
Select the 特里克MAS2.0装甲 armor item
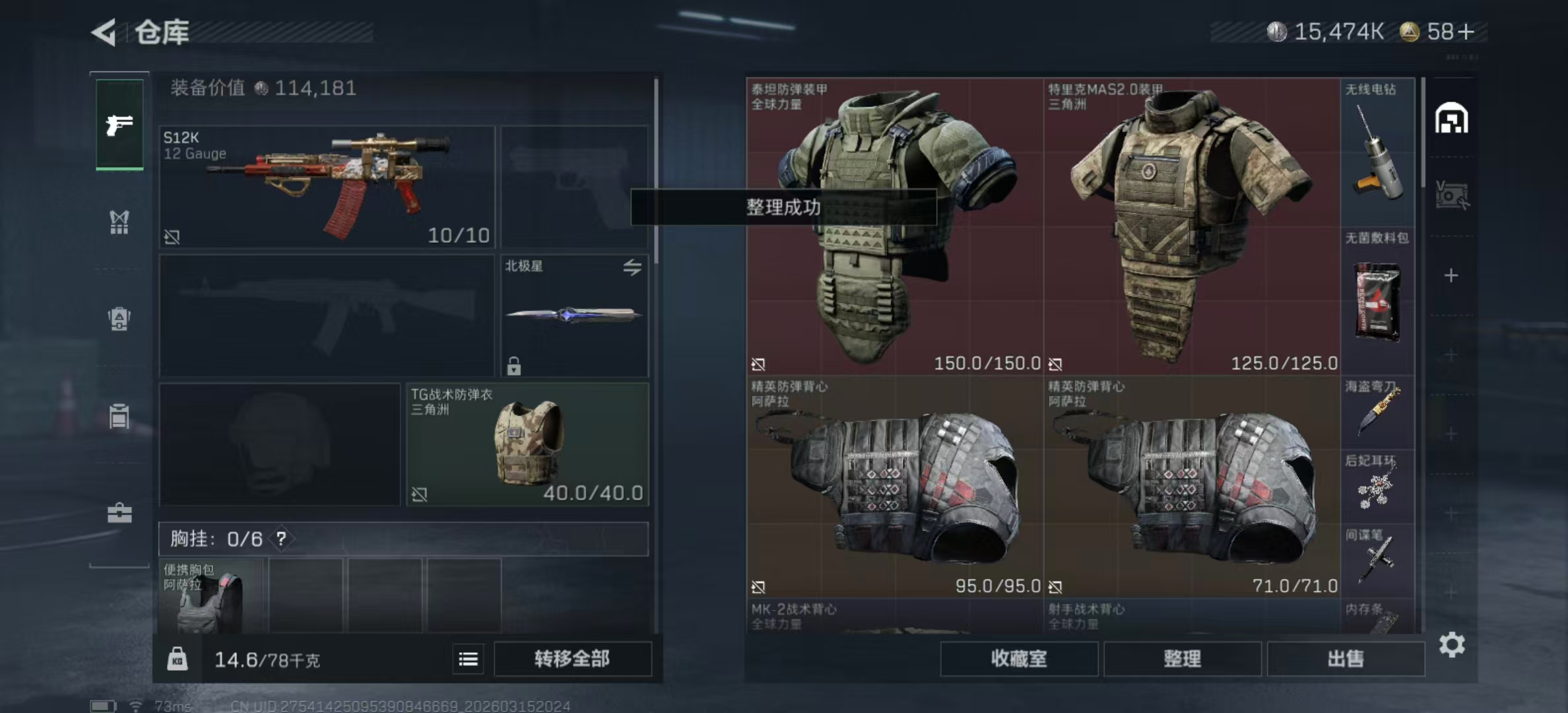pyautogui.click(x=1192, y=226)
